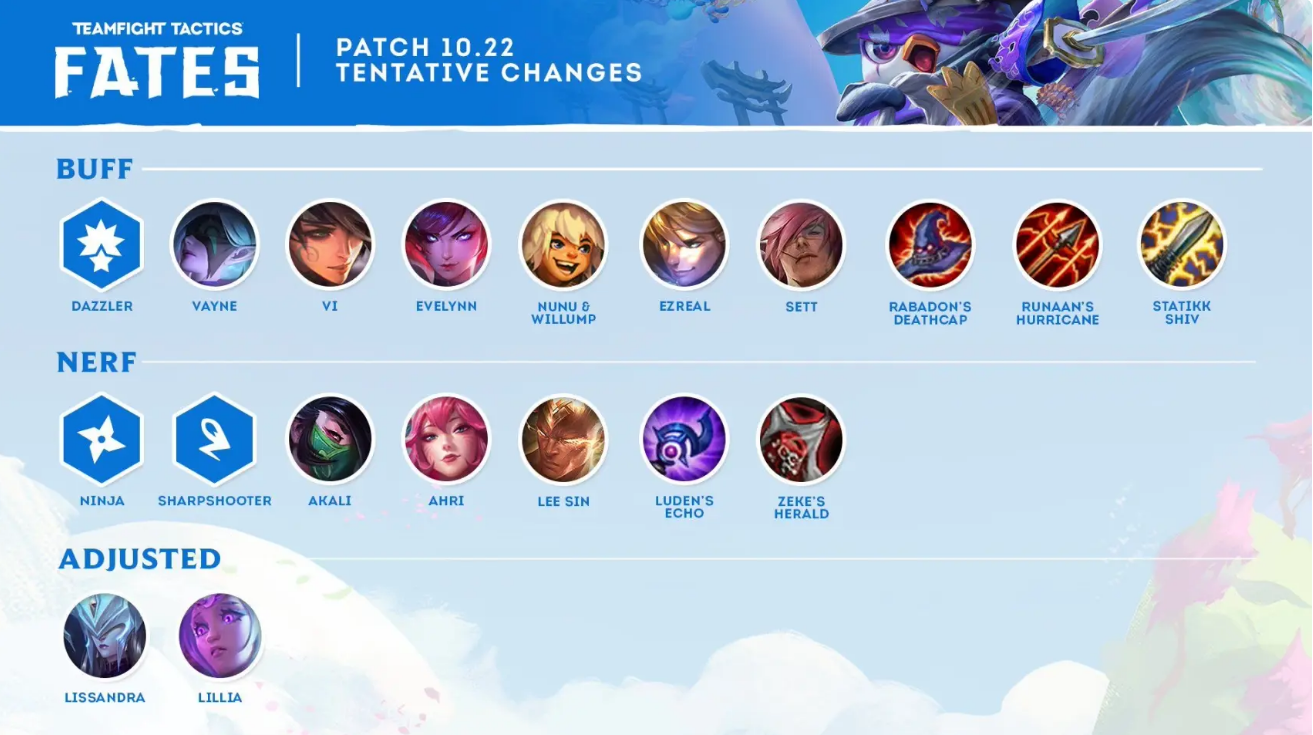This screenshot has width=1313, height=735.
Task: Select the Evelynn champion portrait
Action: pos(446,245)
